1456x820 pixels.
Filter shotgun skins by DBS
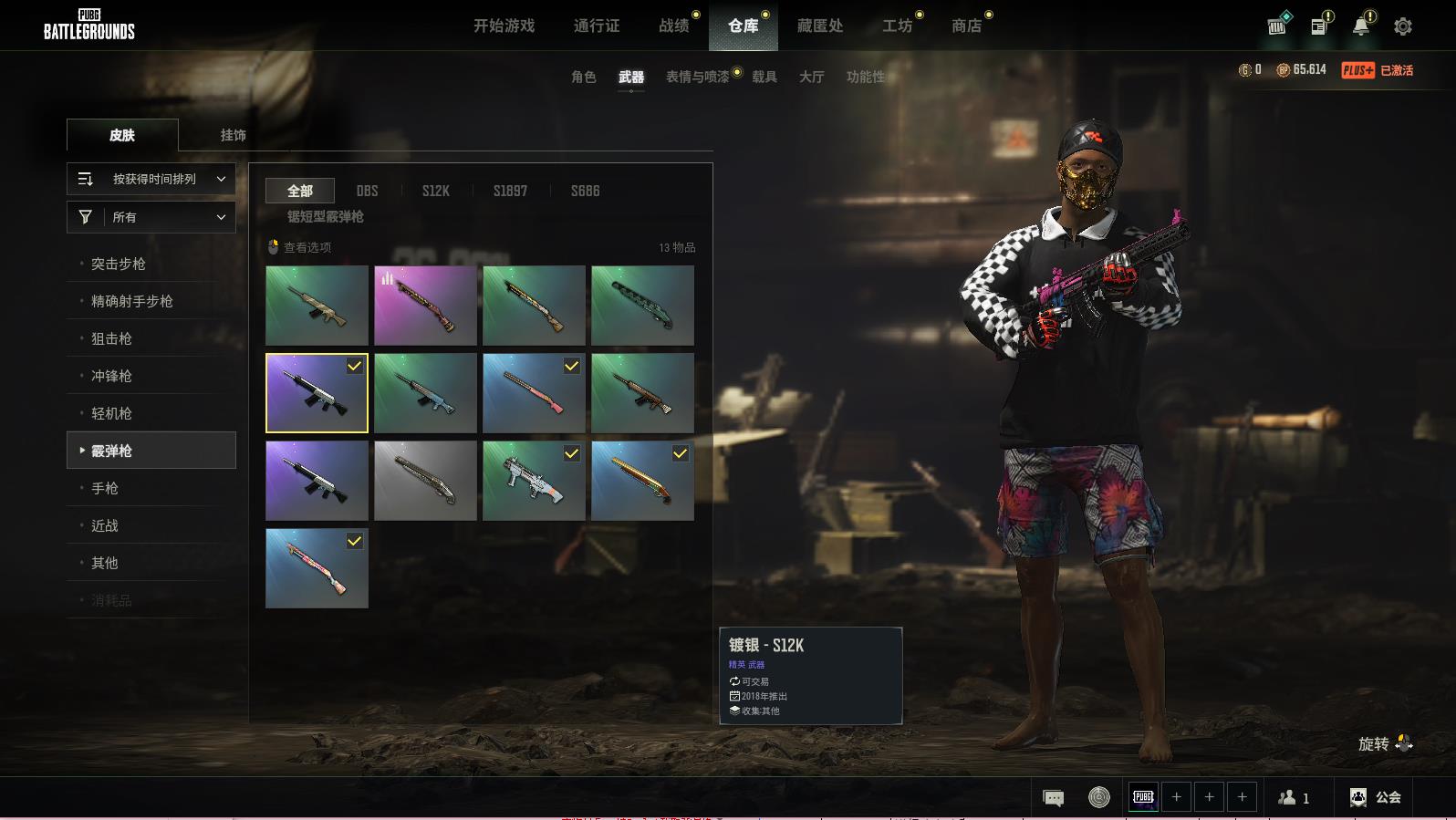(367, 191)
